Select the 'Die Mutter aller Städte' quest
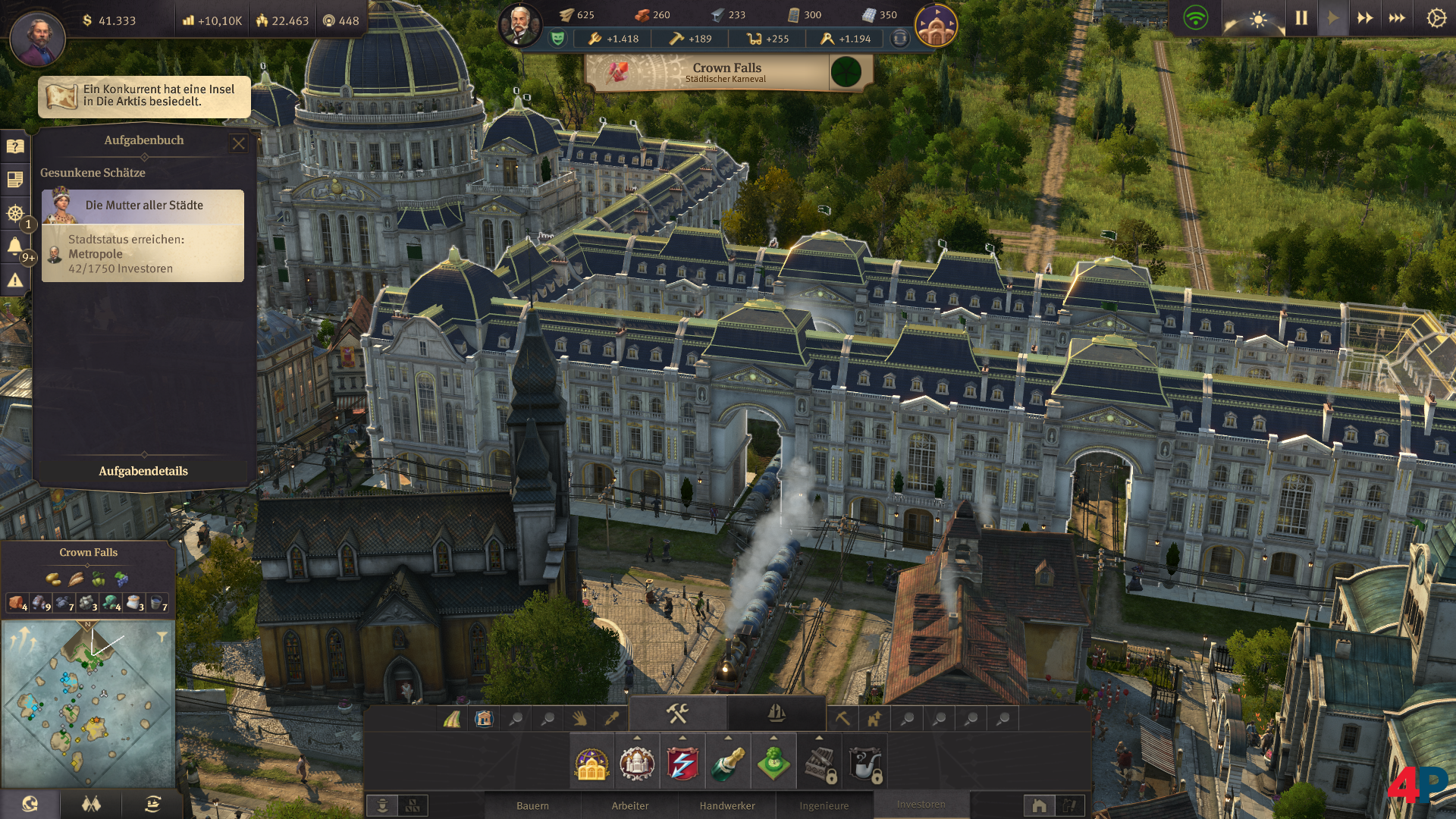The image size is (1456, 819). (x=143, y=206)
